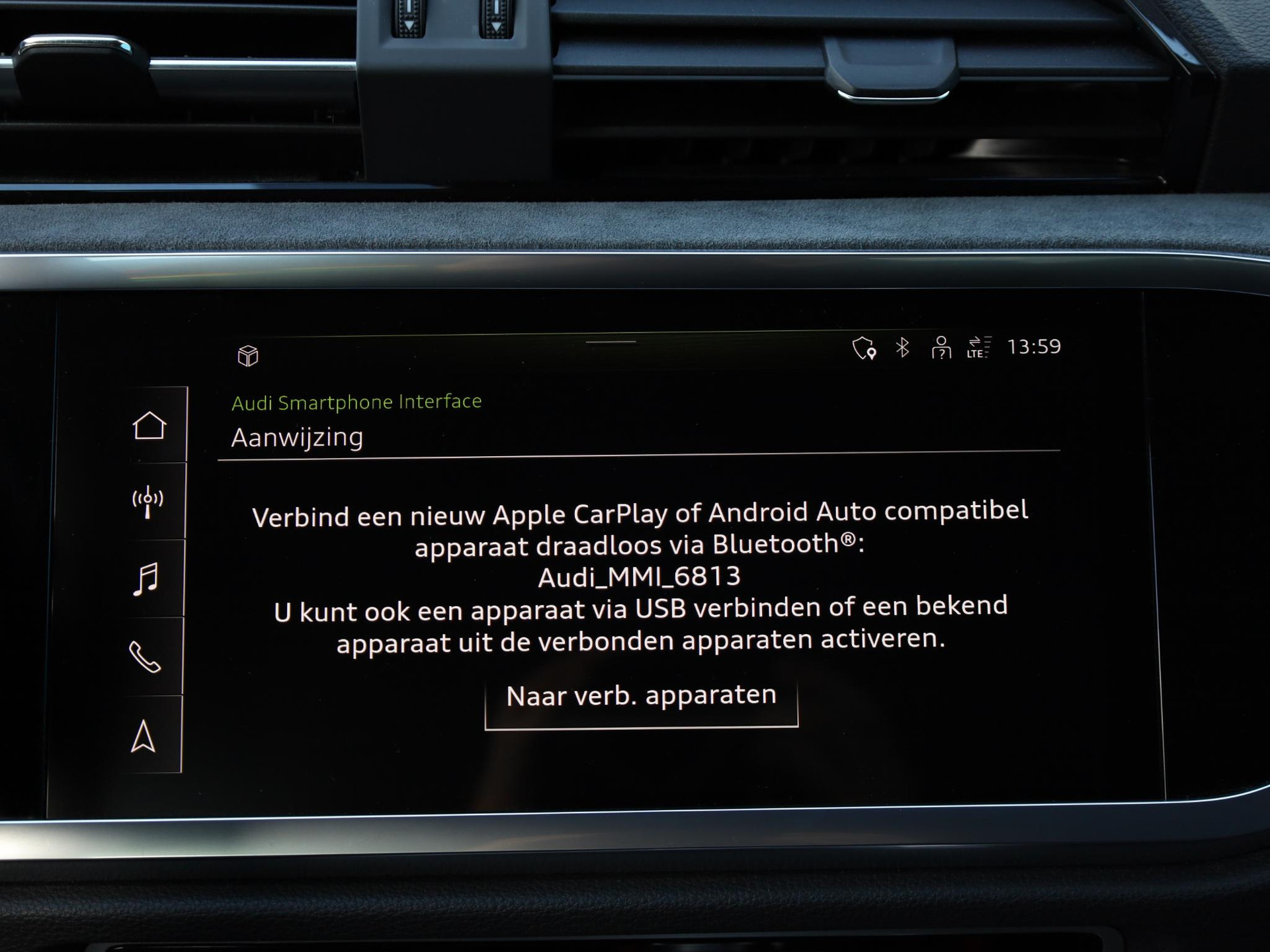Viewport: 1270px width, 952px height.
Task: Select the music note media icon
Action: click(x=146, y=580)
